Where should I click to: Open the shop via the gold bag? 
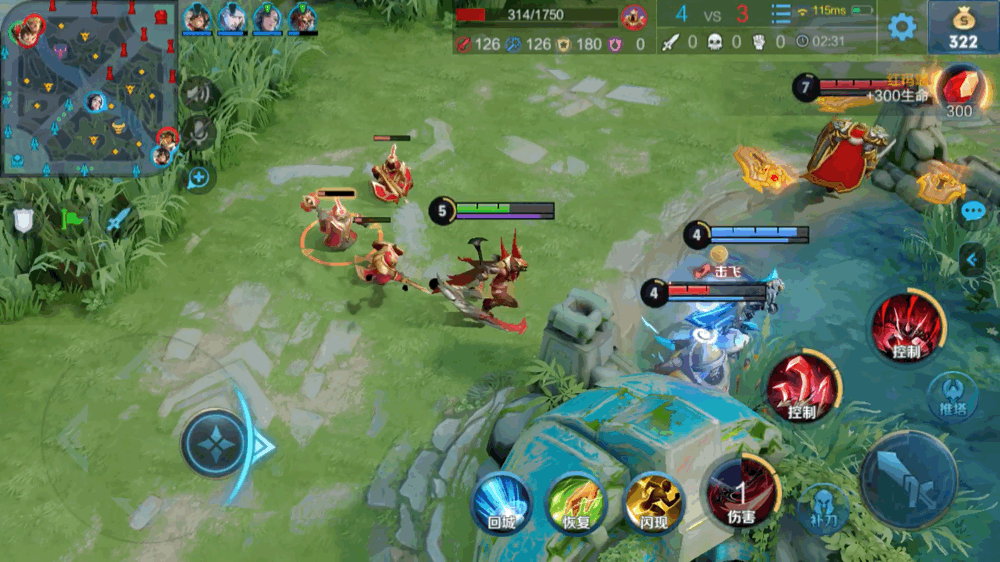tap(963, 27)
